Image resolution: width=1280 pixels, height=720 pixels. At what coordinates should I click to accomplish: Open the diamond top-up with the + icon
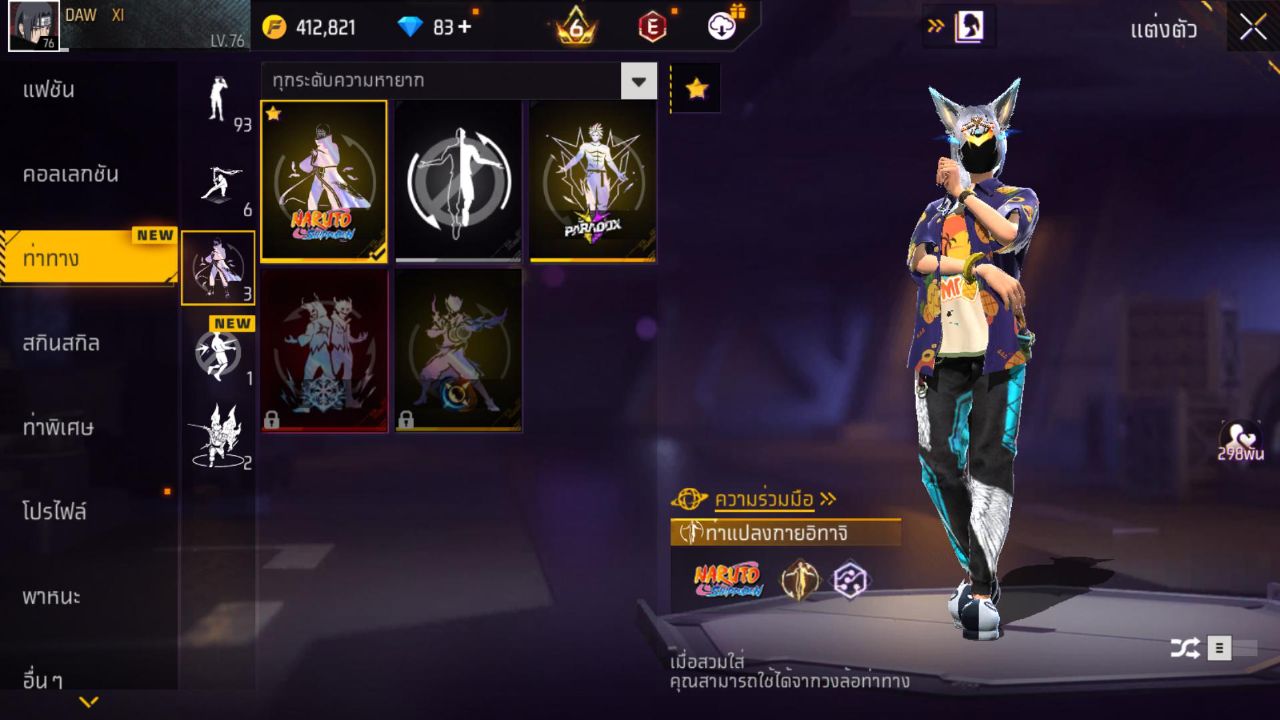coord(466,27)
